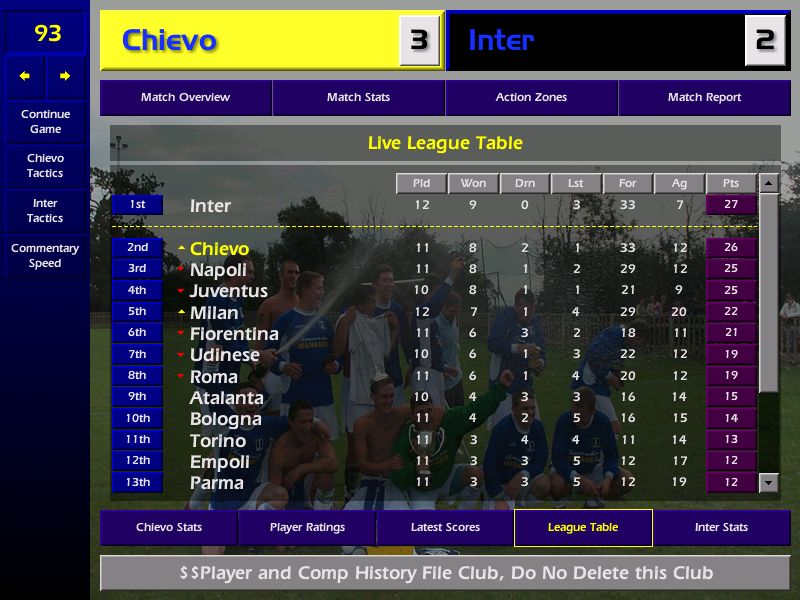Go back with the left arrow

pyautogui.click(x=25, y=76)
